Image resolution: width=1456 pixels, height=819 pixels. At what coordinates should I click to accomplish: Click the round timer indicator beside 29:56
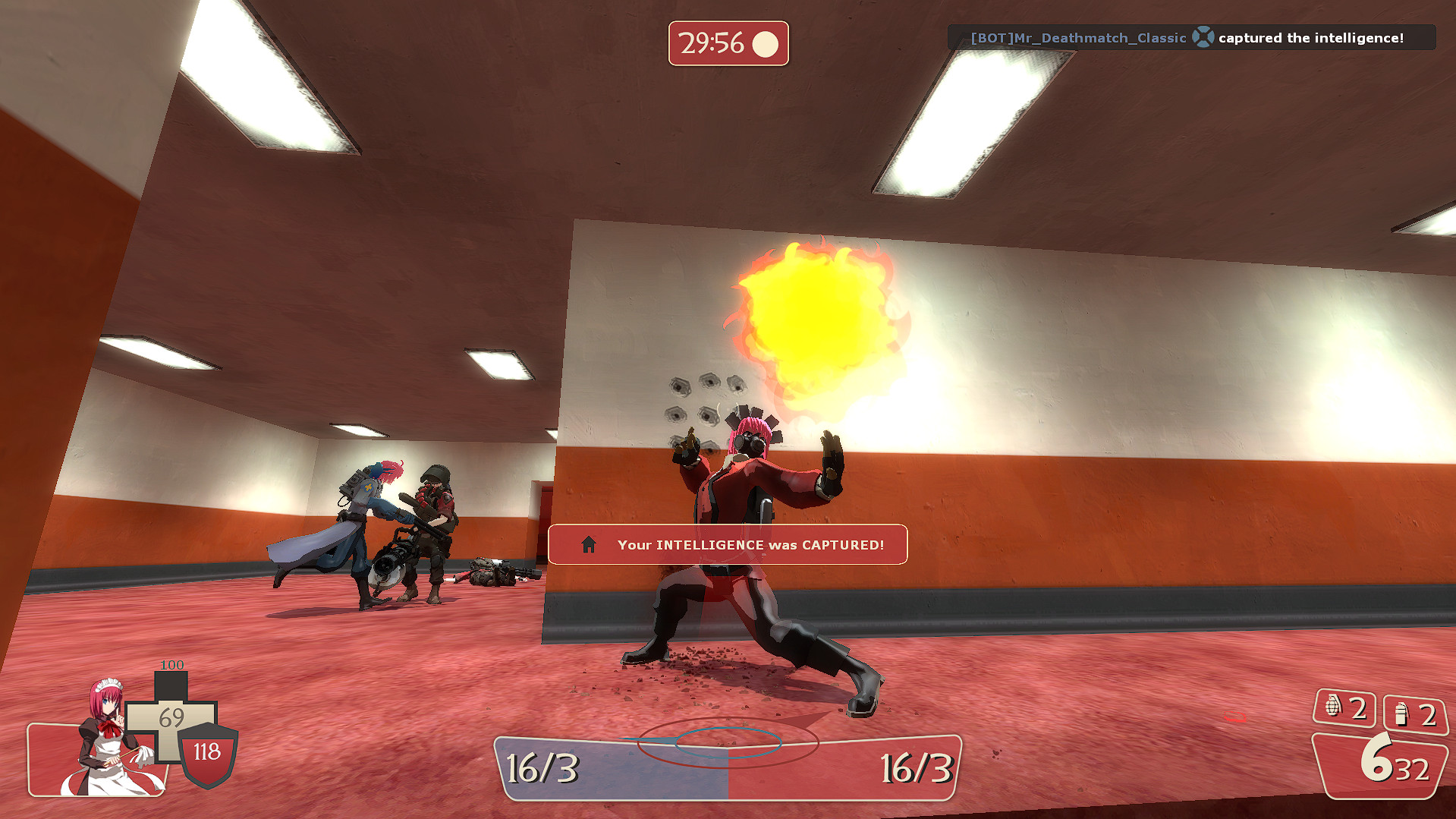click(x=766, y=44)
